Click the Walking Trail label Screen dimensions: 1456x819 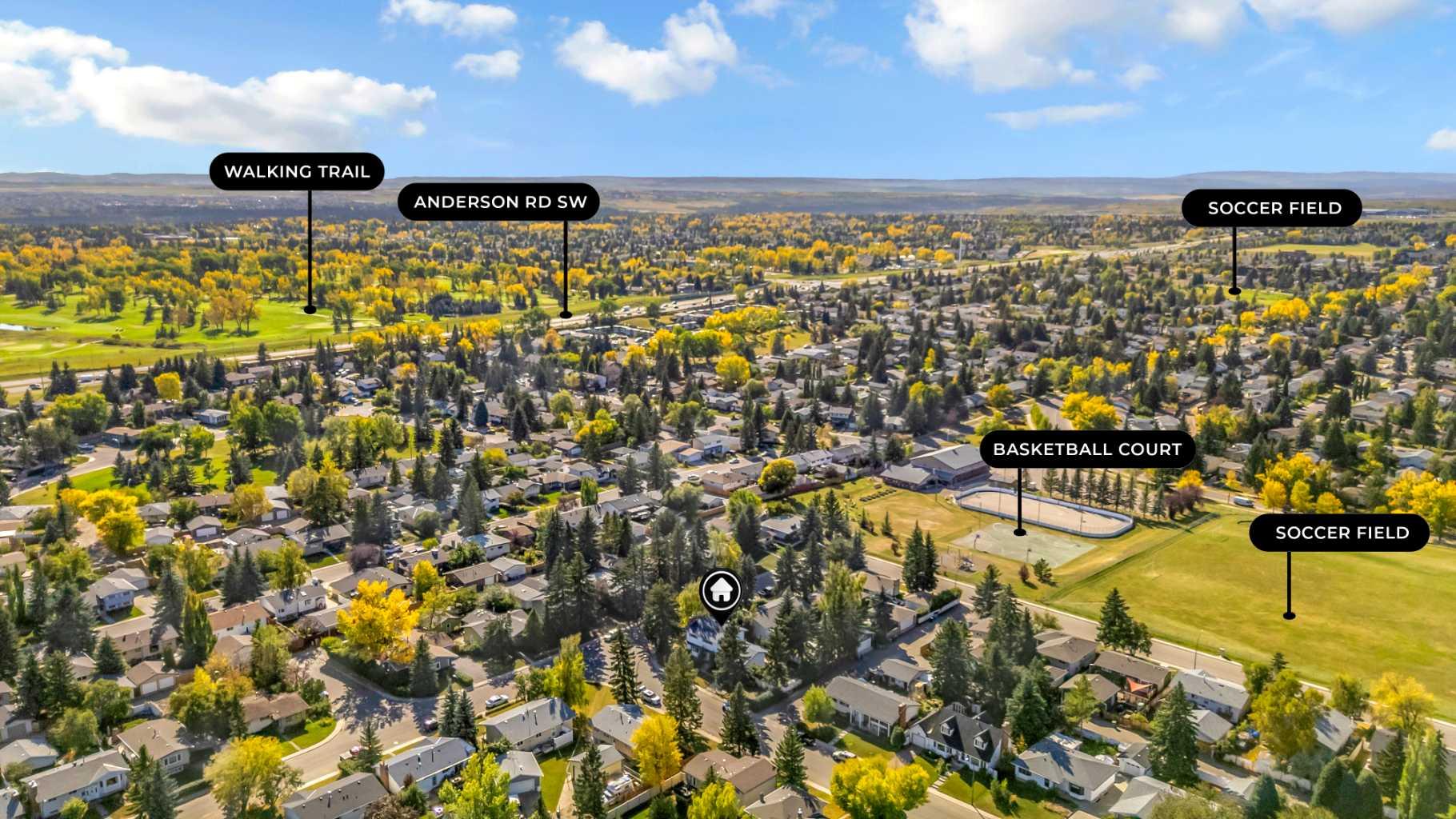coord(297,171)
